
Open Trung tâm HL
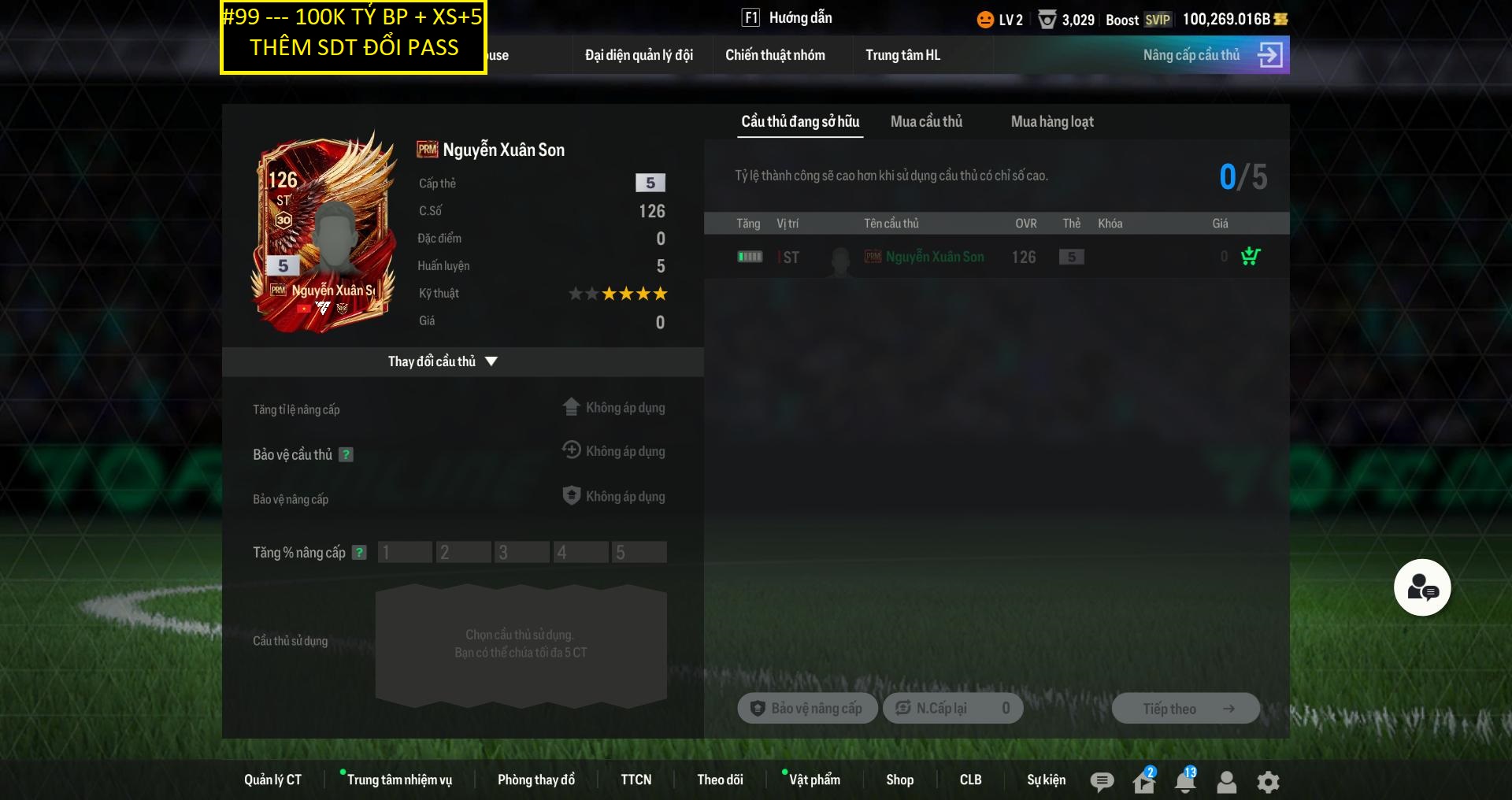coord(902,55)
